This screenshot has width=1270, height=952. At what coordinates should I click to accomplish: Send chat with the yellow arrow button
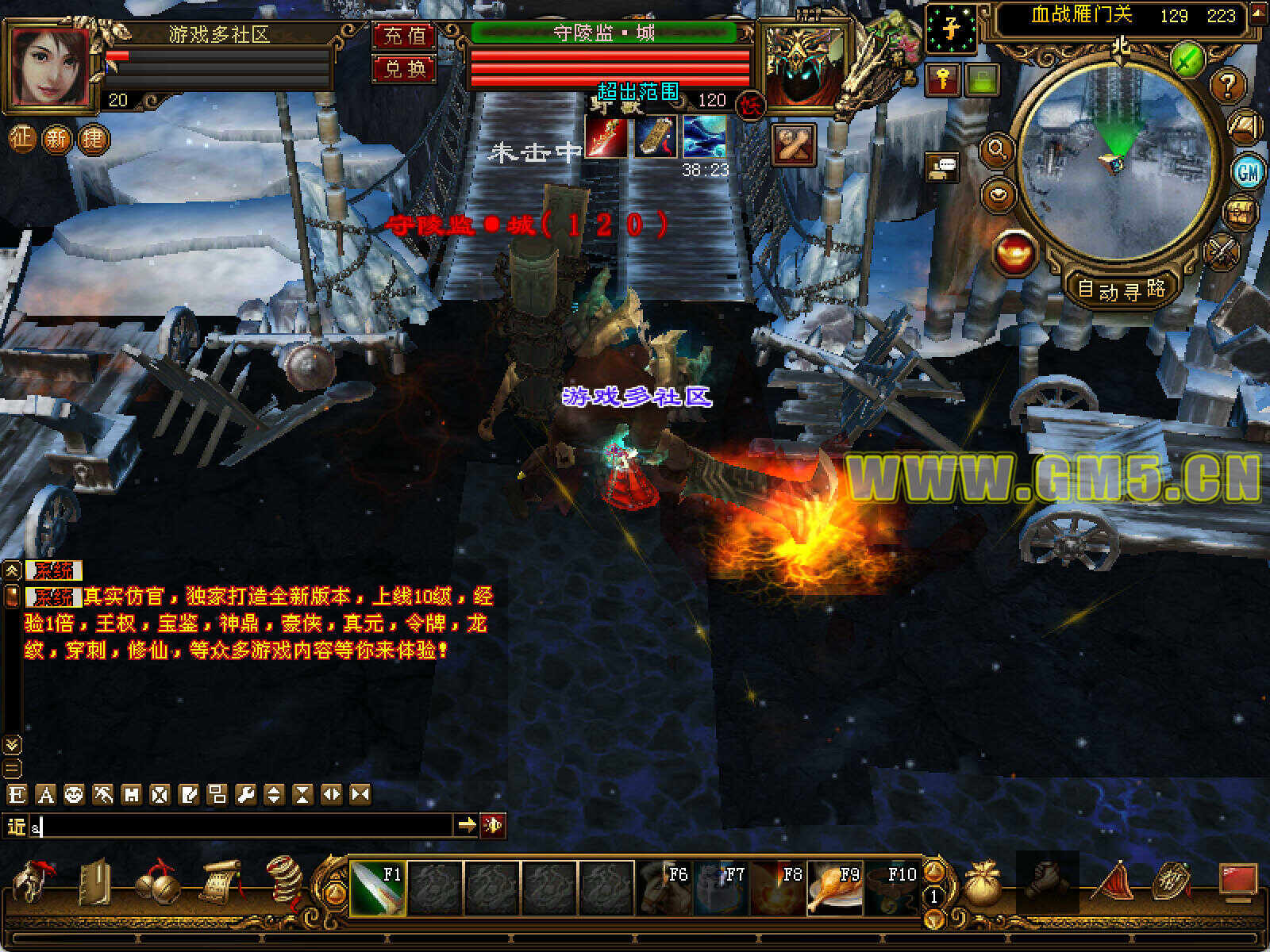pyautogui.click(x=467, y=826)
